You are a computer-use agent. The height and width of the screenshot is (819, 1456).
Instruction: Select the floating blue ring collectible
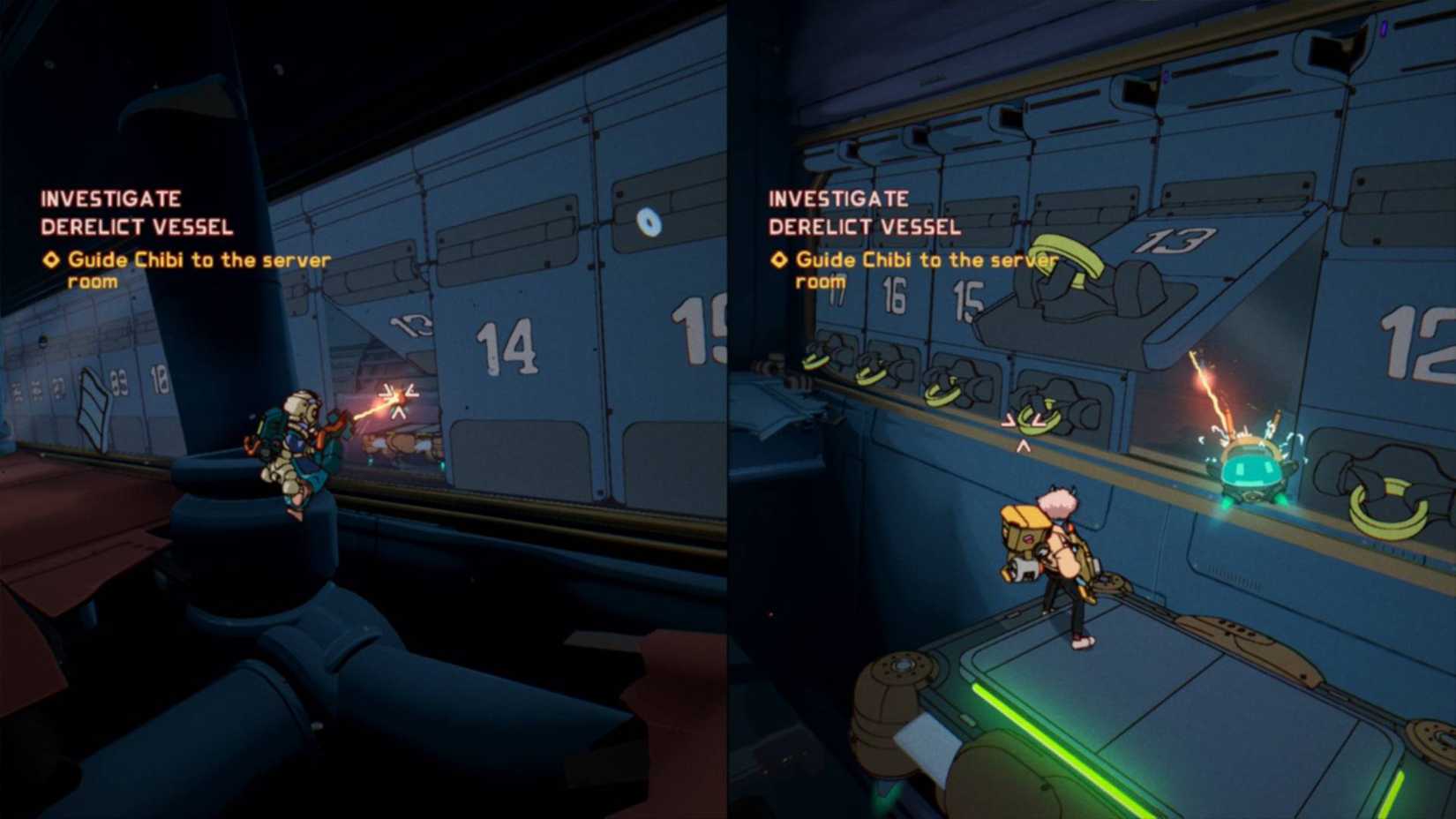pos(649,224)
